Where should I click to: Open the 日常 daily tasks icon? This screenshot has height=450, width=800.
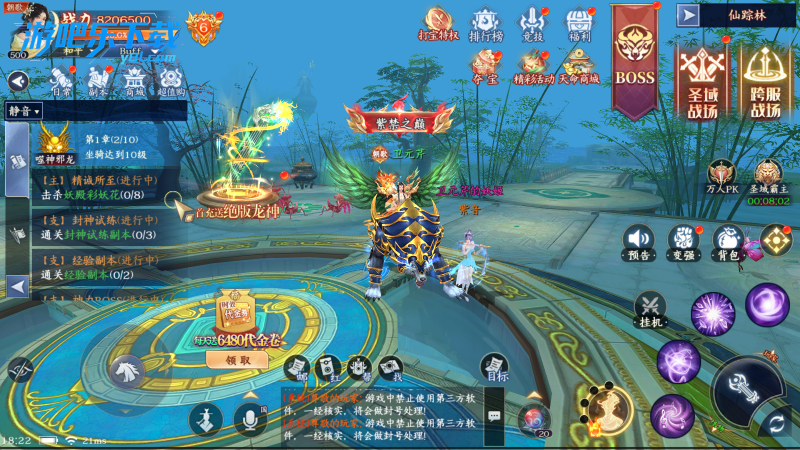tap(60, 78)
